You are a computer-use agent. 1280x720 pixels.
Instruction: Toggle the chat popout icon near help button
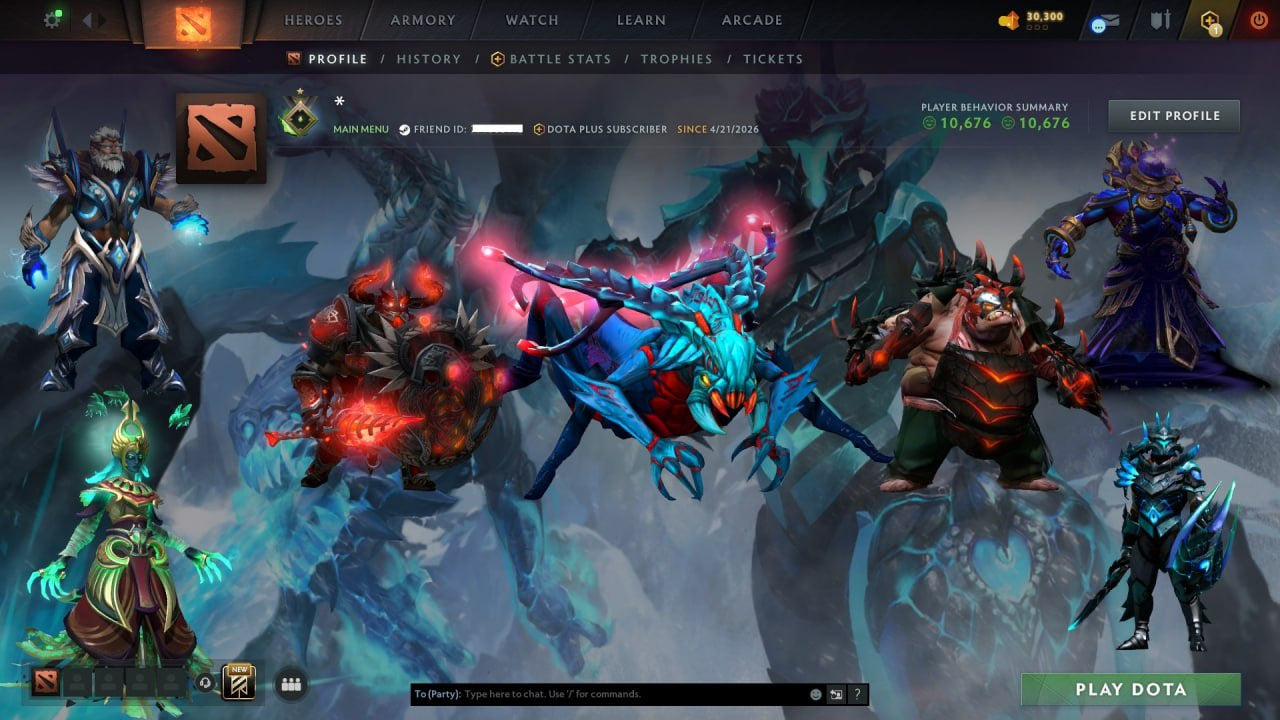[836, 694]
